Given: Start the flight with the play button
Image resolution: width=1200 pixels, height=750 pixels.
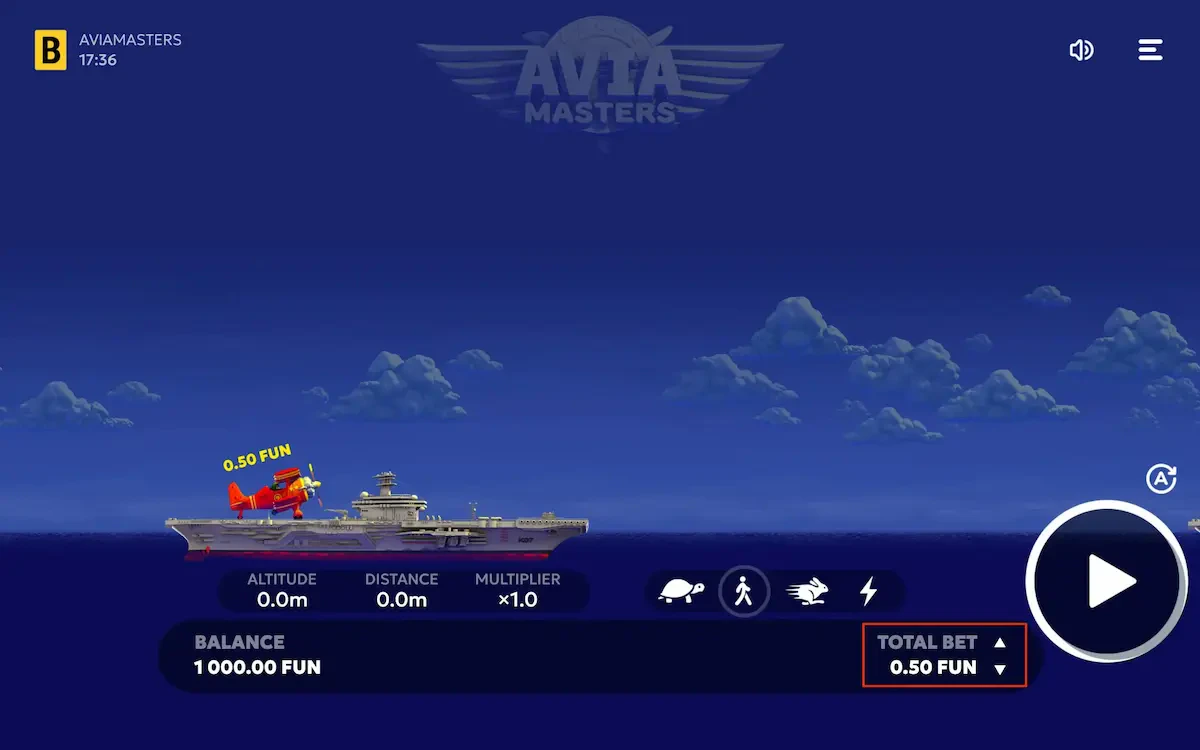Looking at the screenshot, I should coord(1106,582).
